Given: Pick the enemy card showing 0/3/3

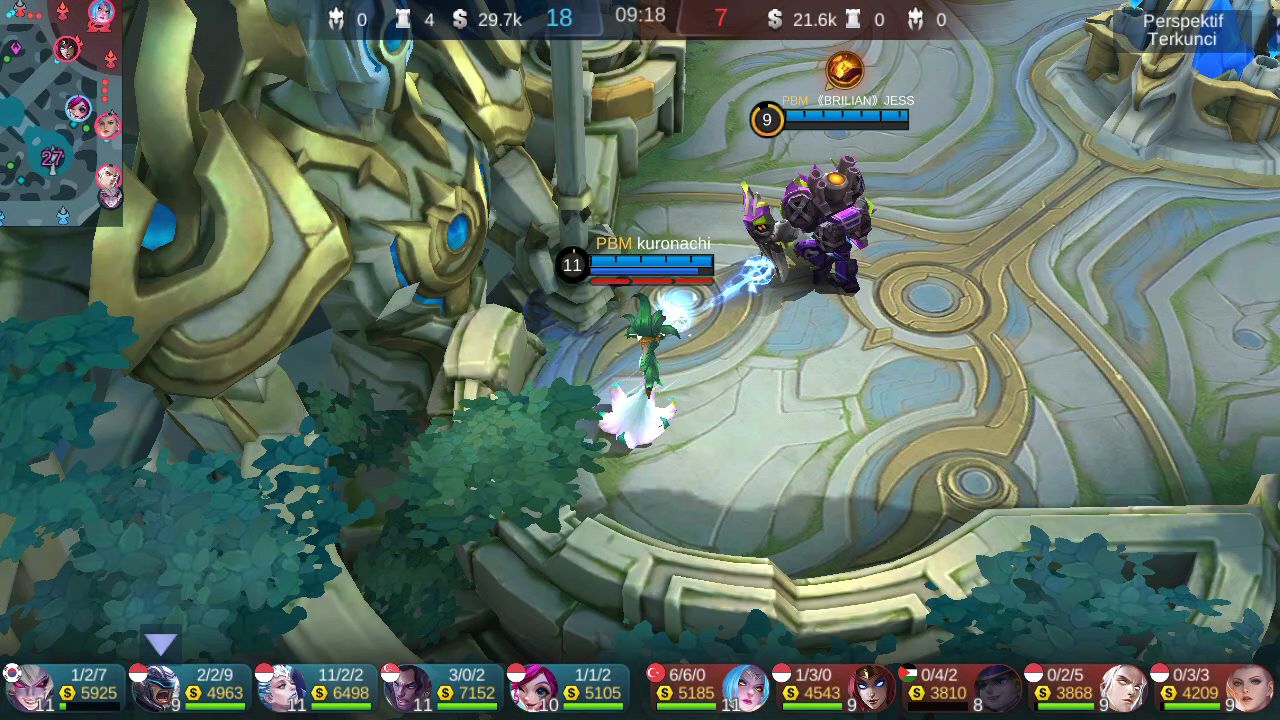Looking at the screenshot, I should [x=1212, y=687].
